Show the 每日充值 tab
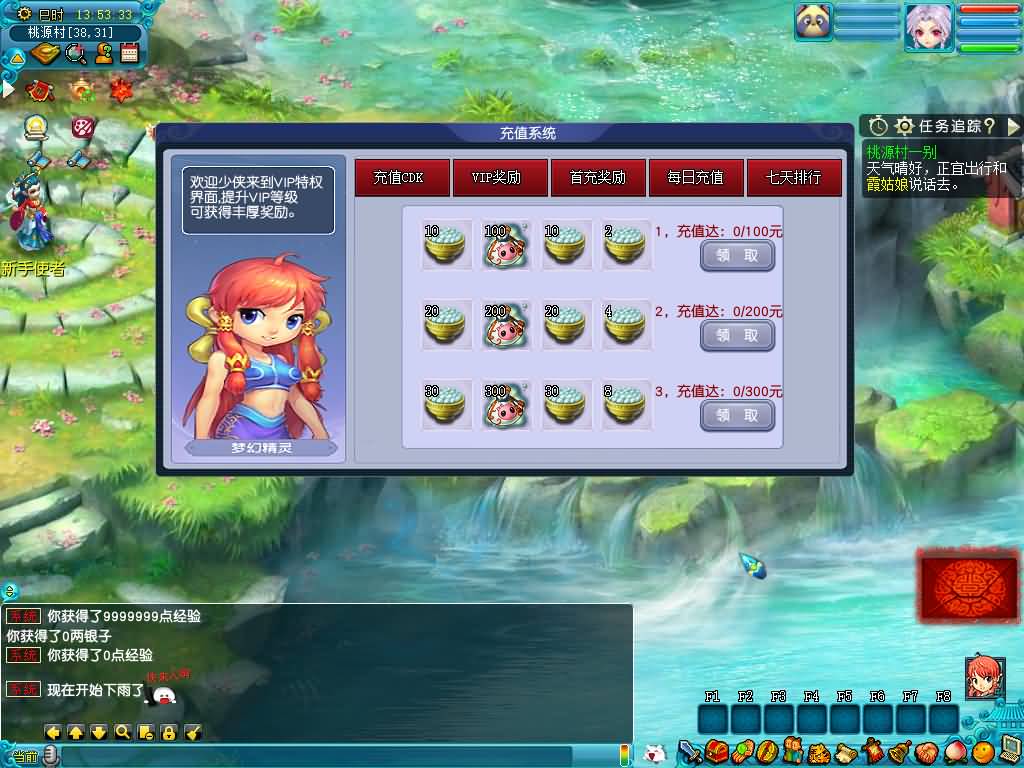 pyautogui.click(x=696, y=178)
